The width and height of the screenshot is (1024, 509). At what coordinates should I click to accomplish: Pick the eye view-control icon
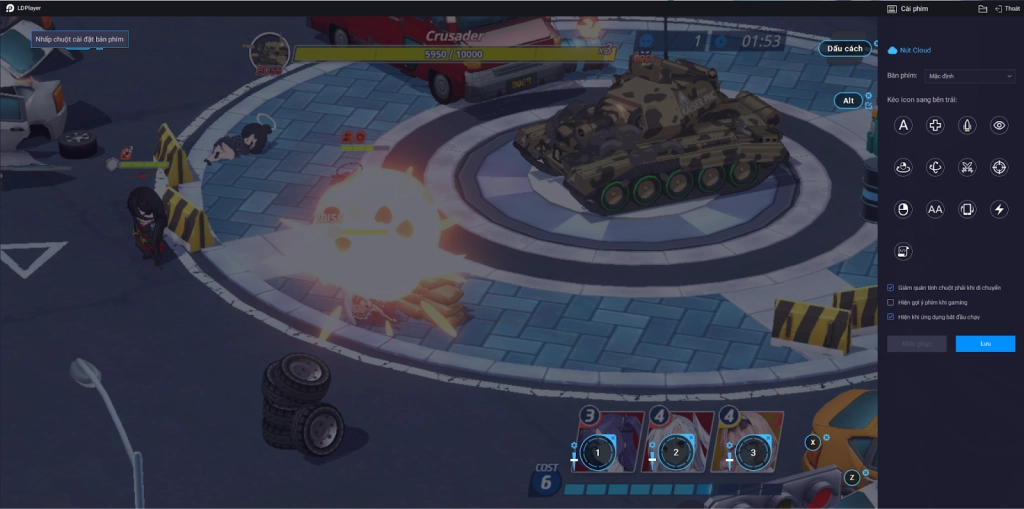click(x=998, y=125)
